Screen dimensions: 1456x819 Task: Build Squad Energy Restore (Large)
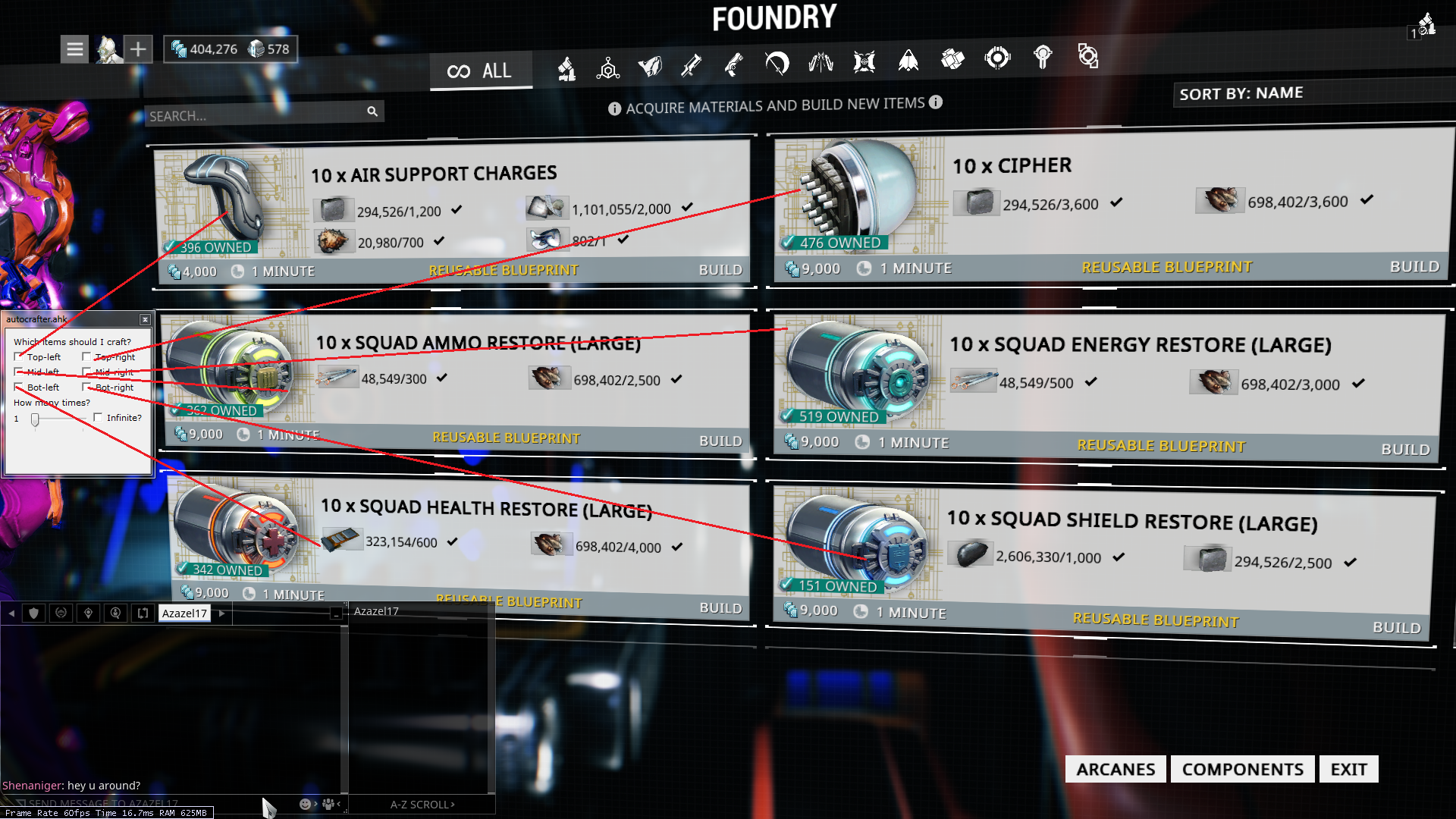tap(1404, 449)
